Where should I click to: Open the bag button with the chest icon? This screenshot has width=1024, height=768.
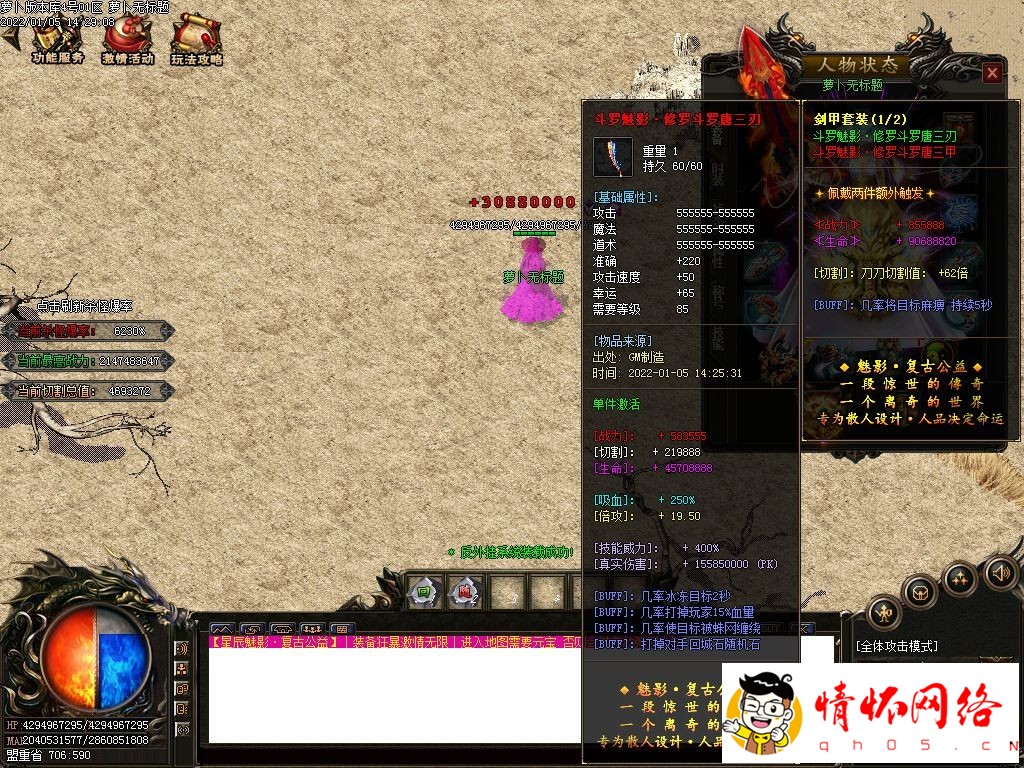point(920,592)
